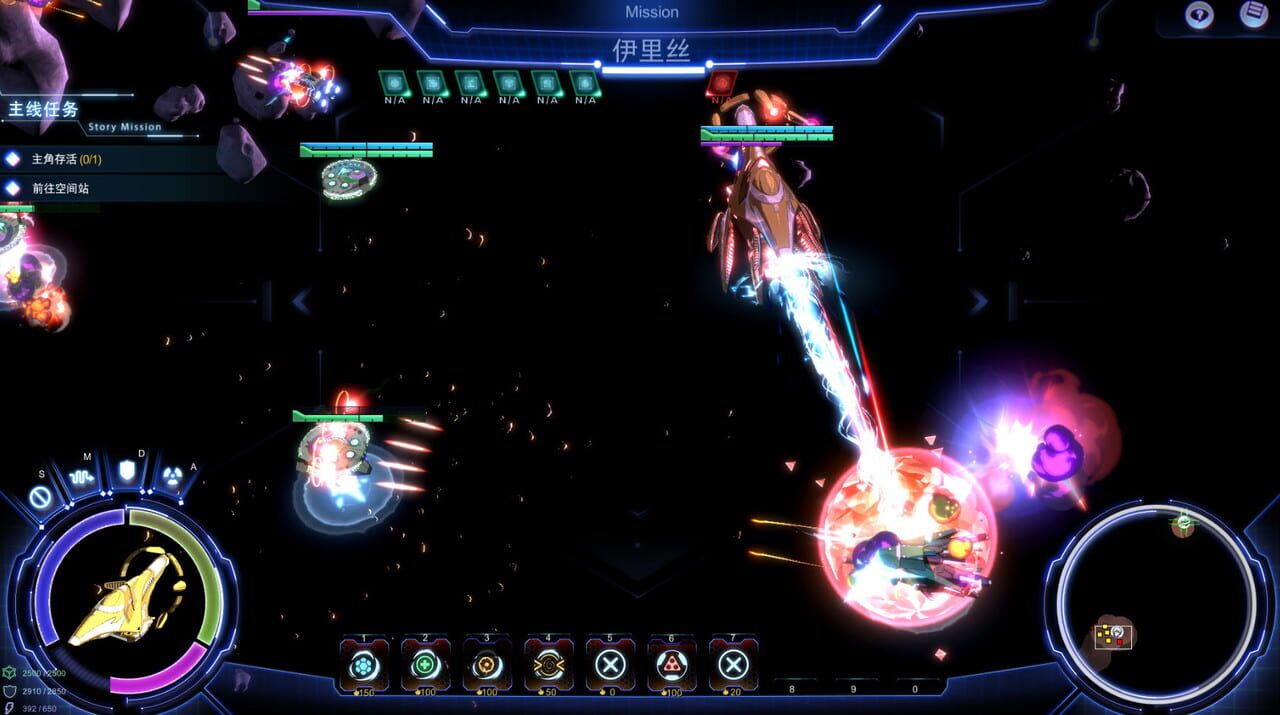
Task: Open the help question-mark button
Action: [x=1199, y=14]
